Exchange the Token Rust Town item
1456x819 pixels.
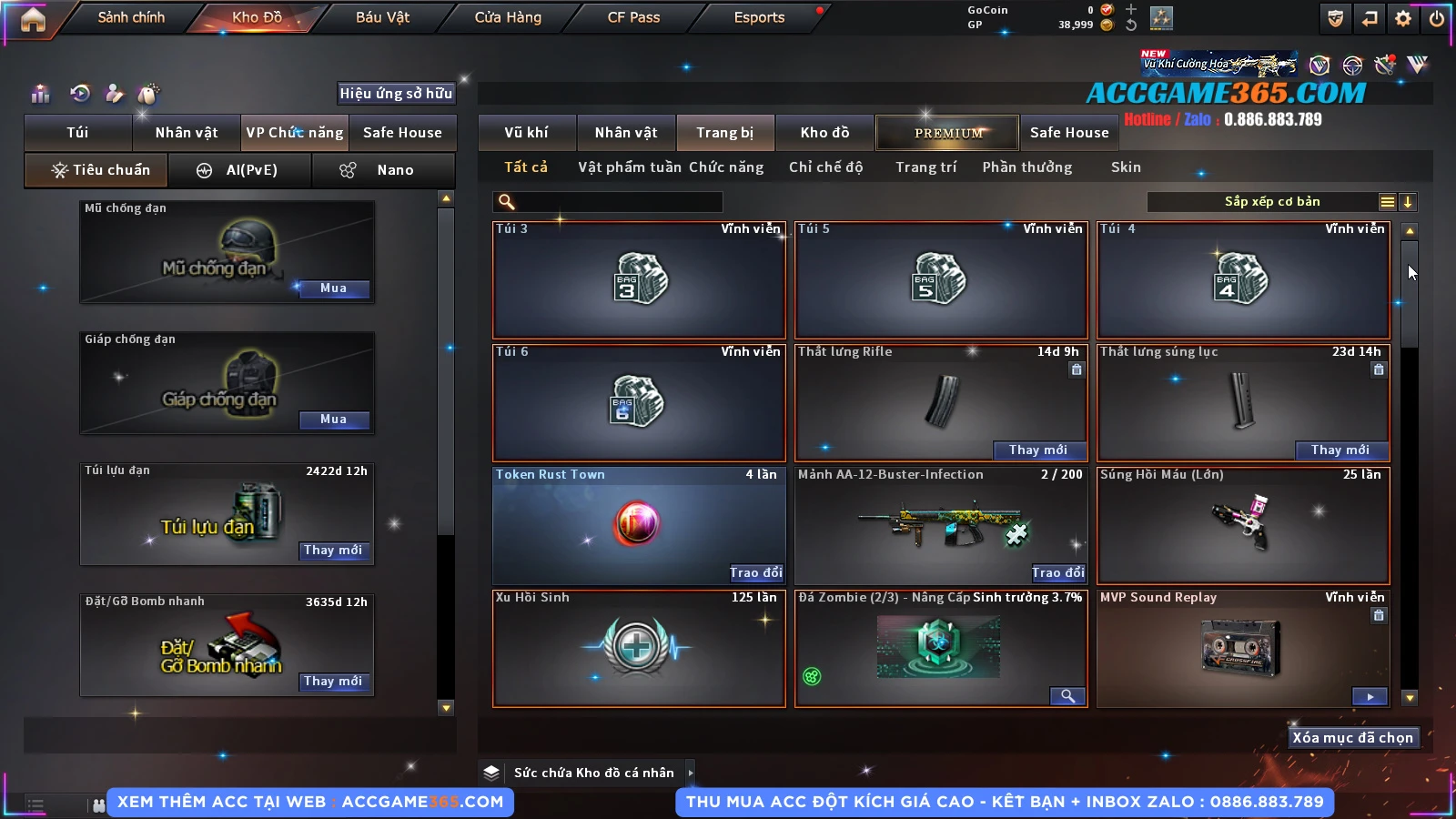[x=755, y=572]
